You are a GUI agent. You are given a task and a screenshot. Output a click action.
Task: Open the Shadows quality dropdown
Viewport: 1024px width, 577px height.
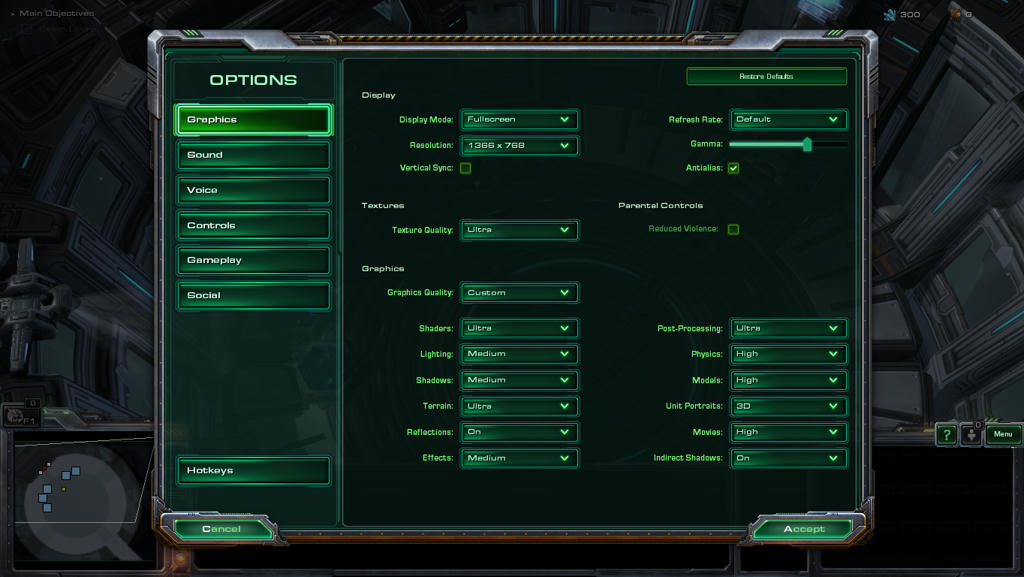tap(519, 380)
